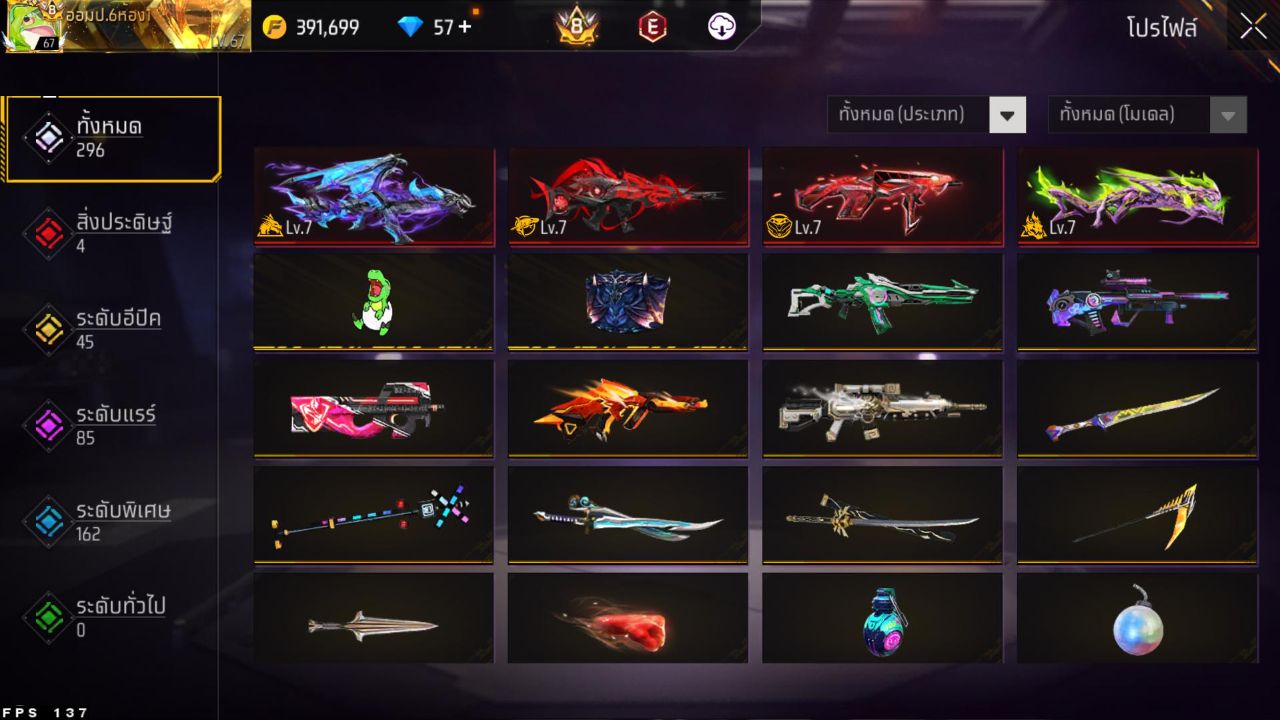The width and height of the screenshot is (1280, 720).
Task: Click the red E-sports hexagon icon
Action: 653,27
